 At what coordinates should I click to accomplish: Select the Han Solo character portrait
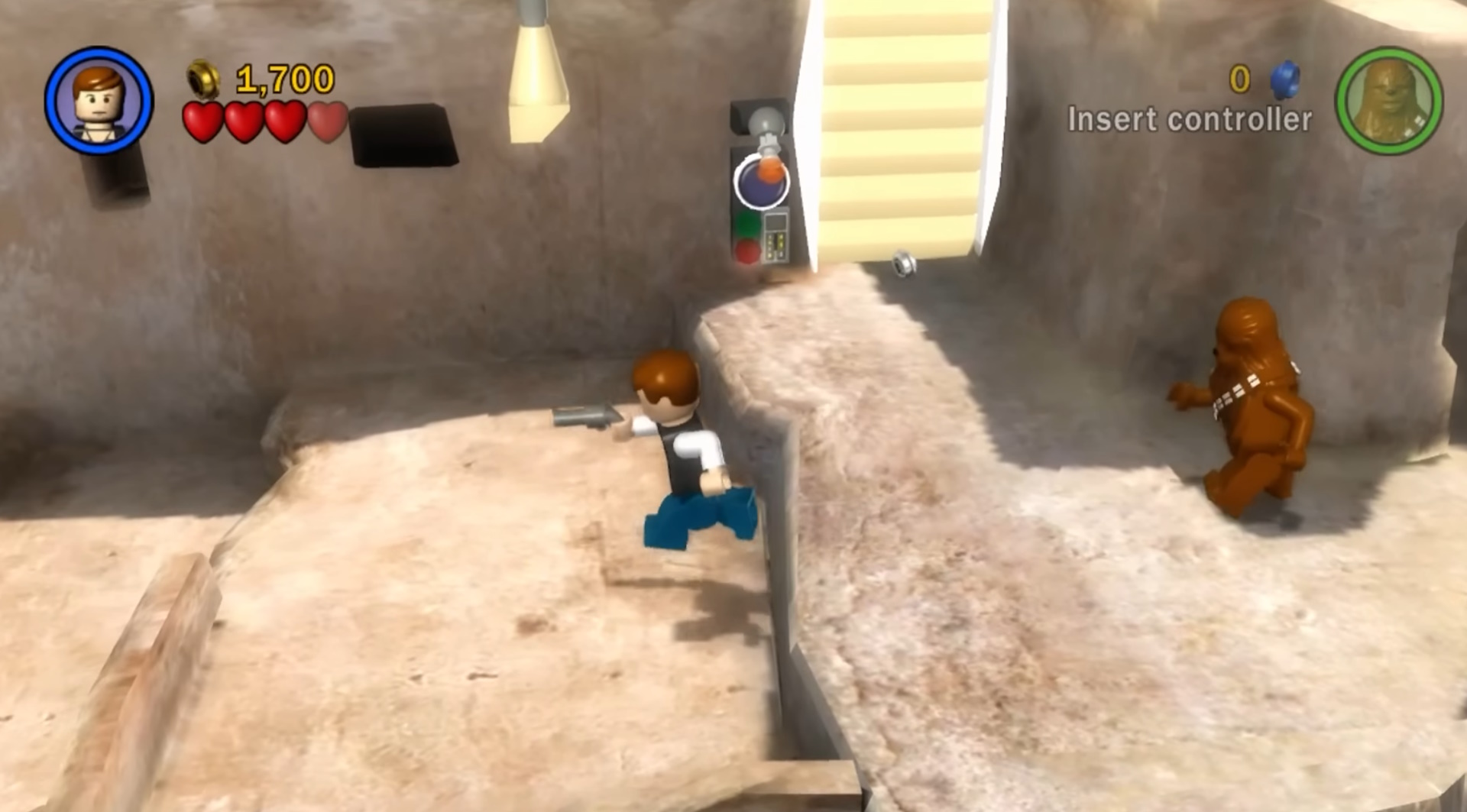point(98,99)
